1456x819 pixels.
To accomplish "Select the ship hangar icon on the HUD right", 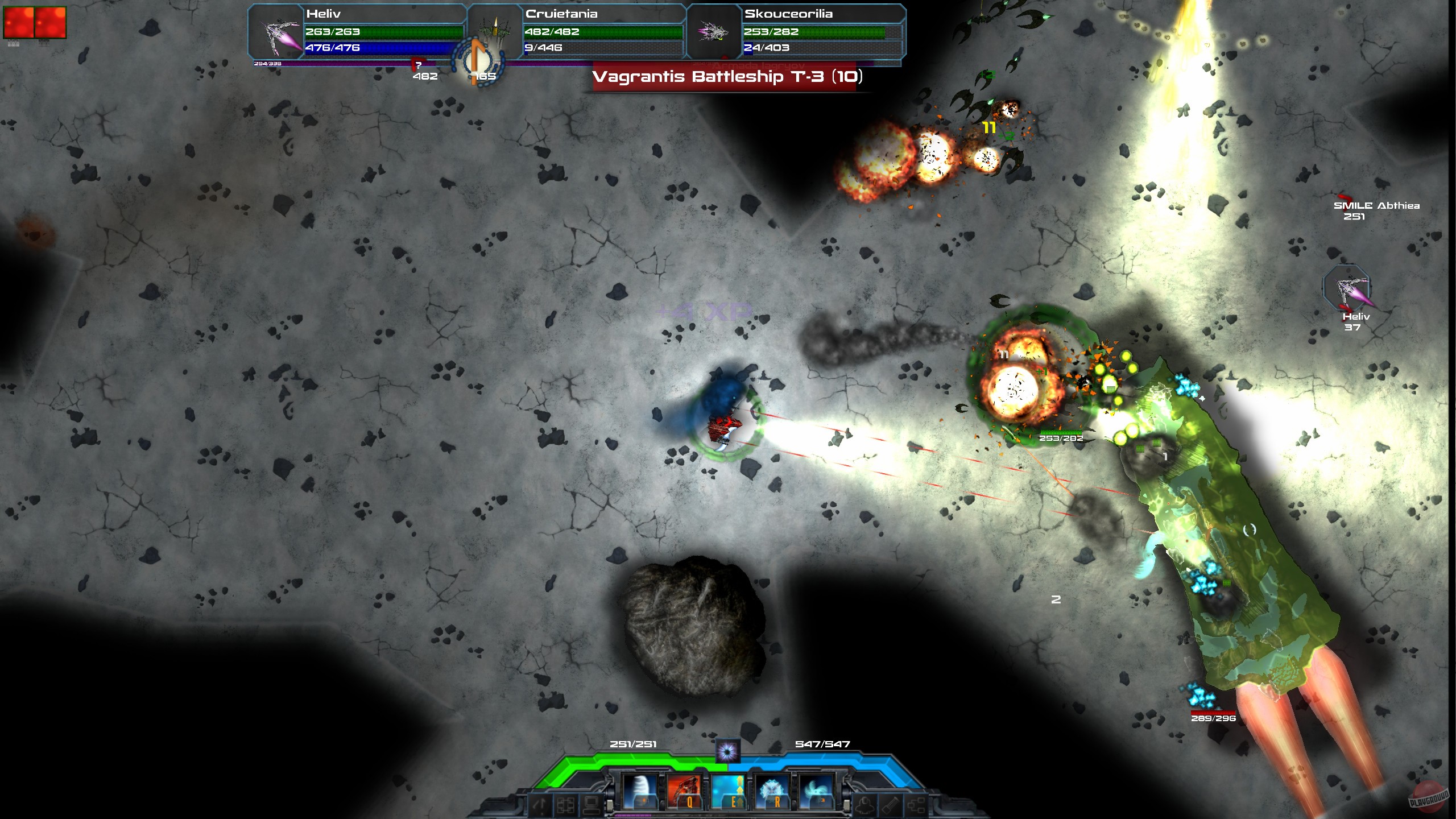I will coord(864,806).
